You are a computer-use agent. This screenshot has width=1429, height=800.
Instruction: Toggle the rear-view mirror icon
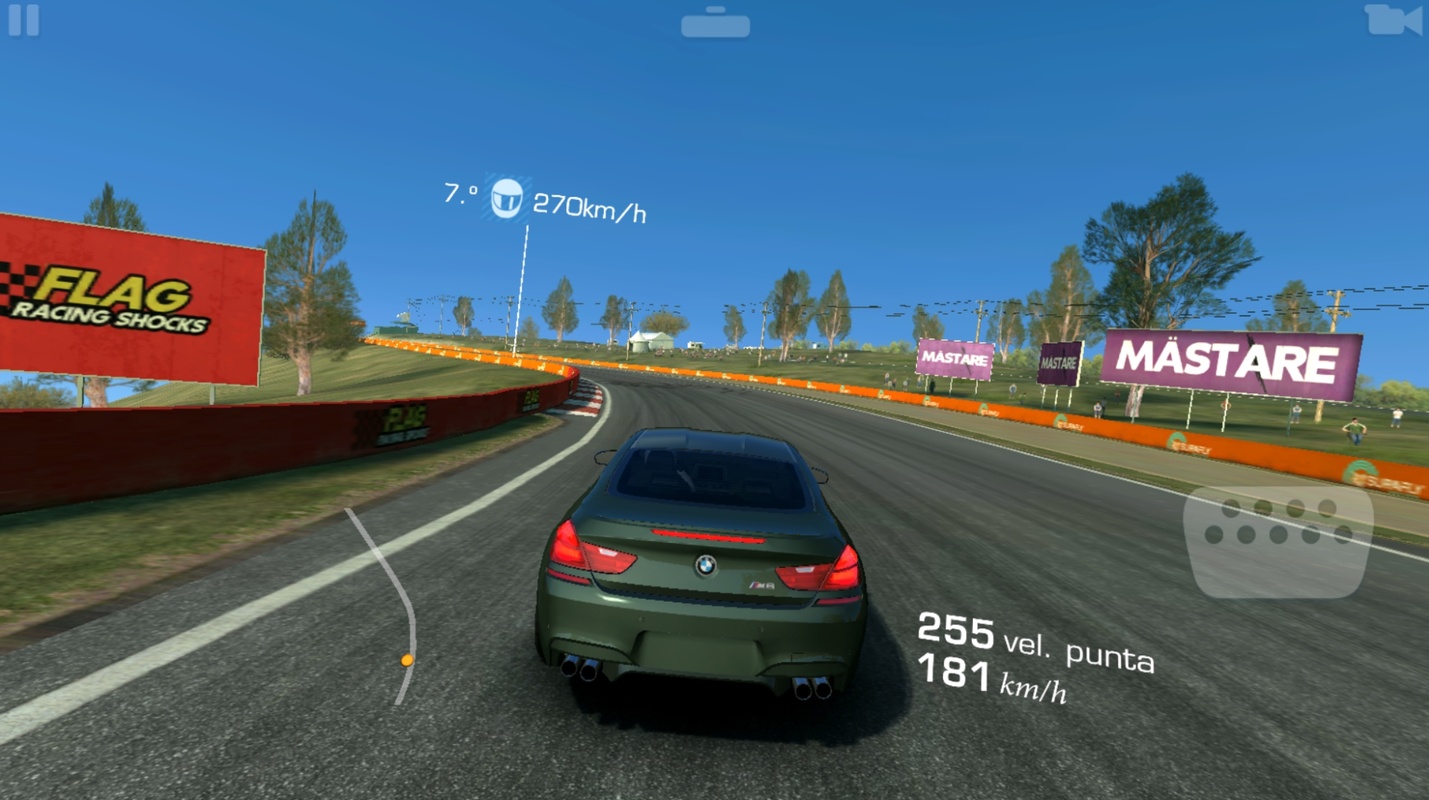coord(715,23)
